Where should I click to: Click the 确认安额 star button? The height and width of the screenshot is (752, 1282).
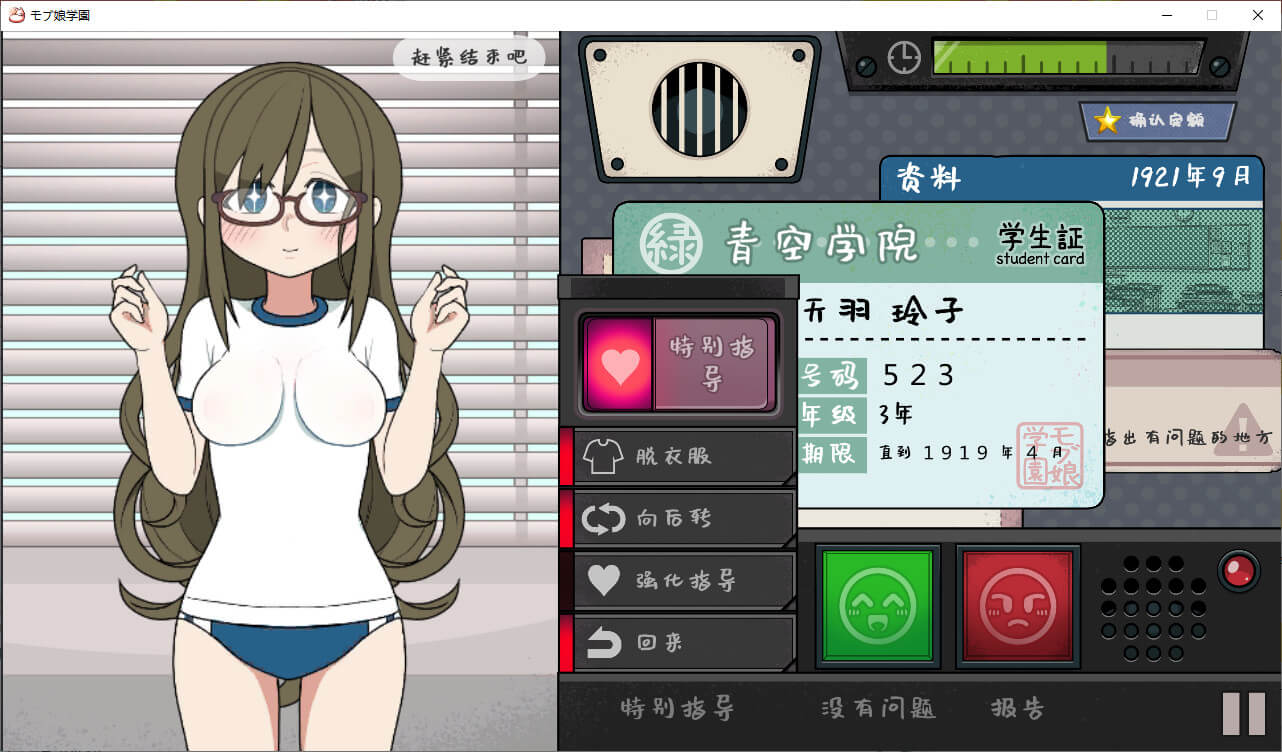click(x=1157, y=121)
